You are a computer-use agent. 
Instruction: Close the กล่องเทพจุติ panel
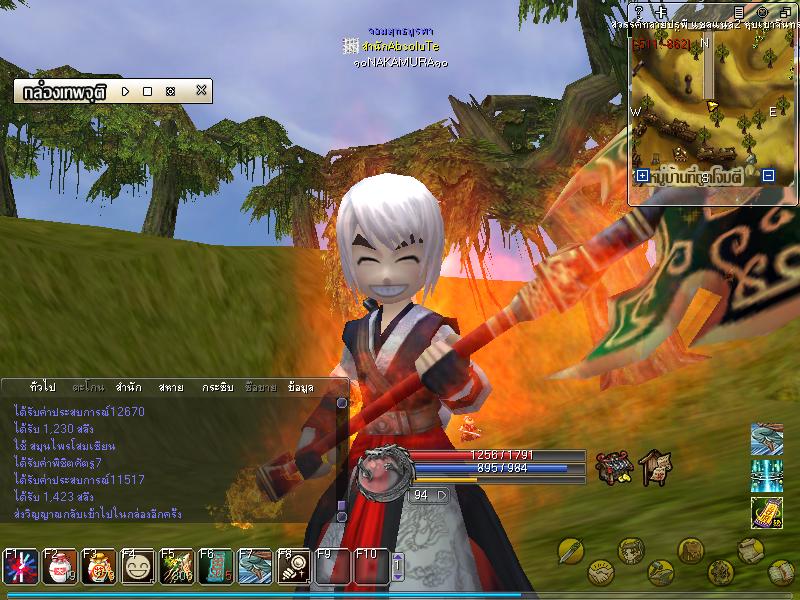(201, 91)
